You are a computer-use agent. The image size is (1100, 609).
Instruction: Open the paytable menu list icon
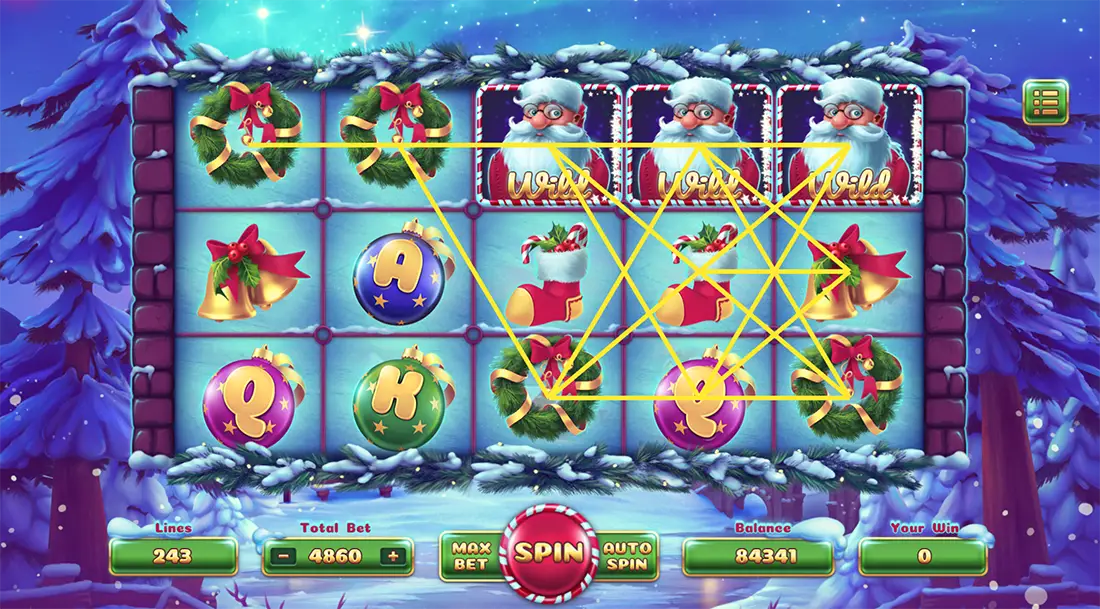pyautogui.click(x=1045, y=102)
